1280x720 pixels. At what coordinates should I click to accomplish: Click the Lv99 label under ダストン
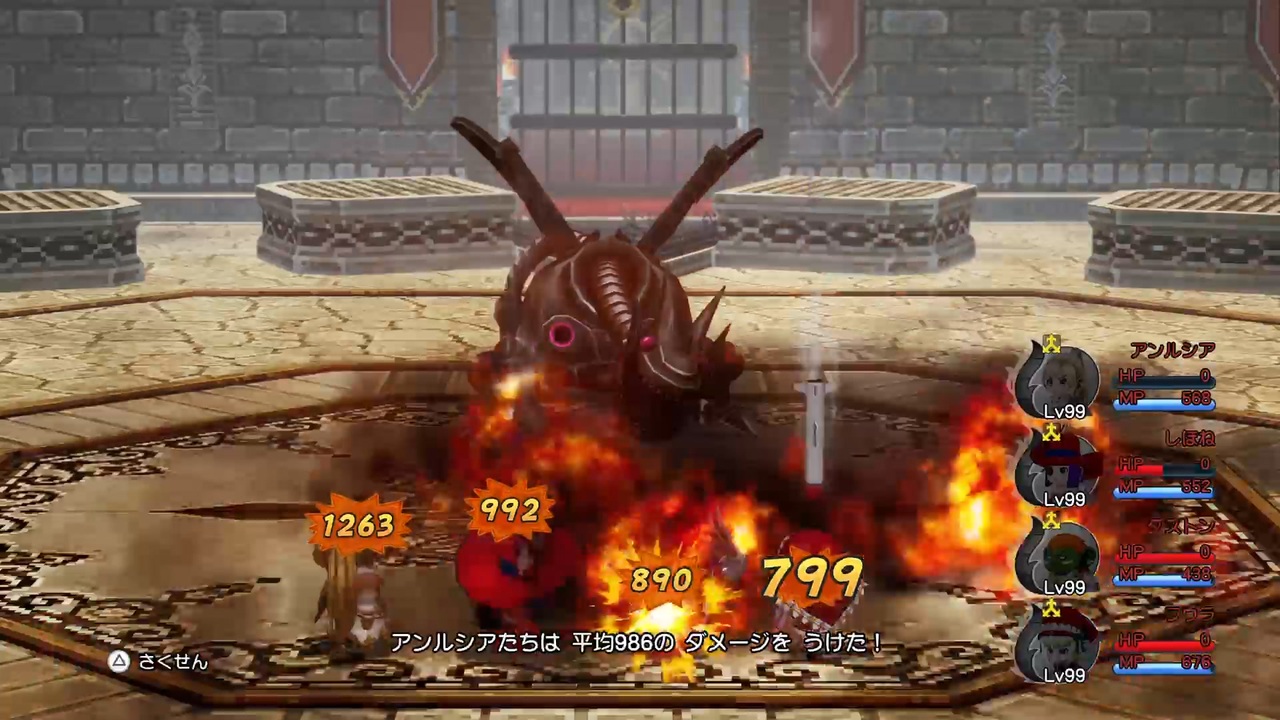coord(1064,587)
